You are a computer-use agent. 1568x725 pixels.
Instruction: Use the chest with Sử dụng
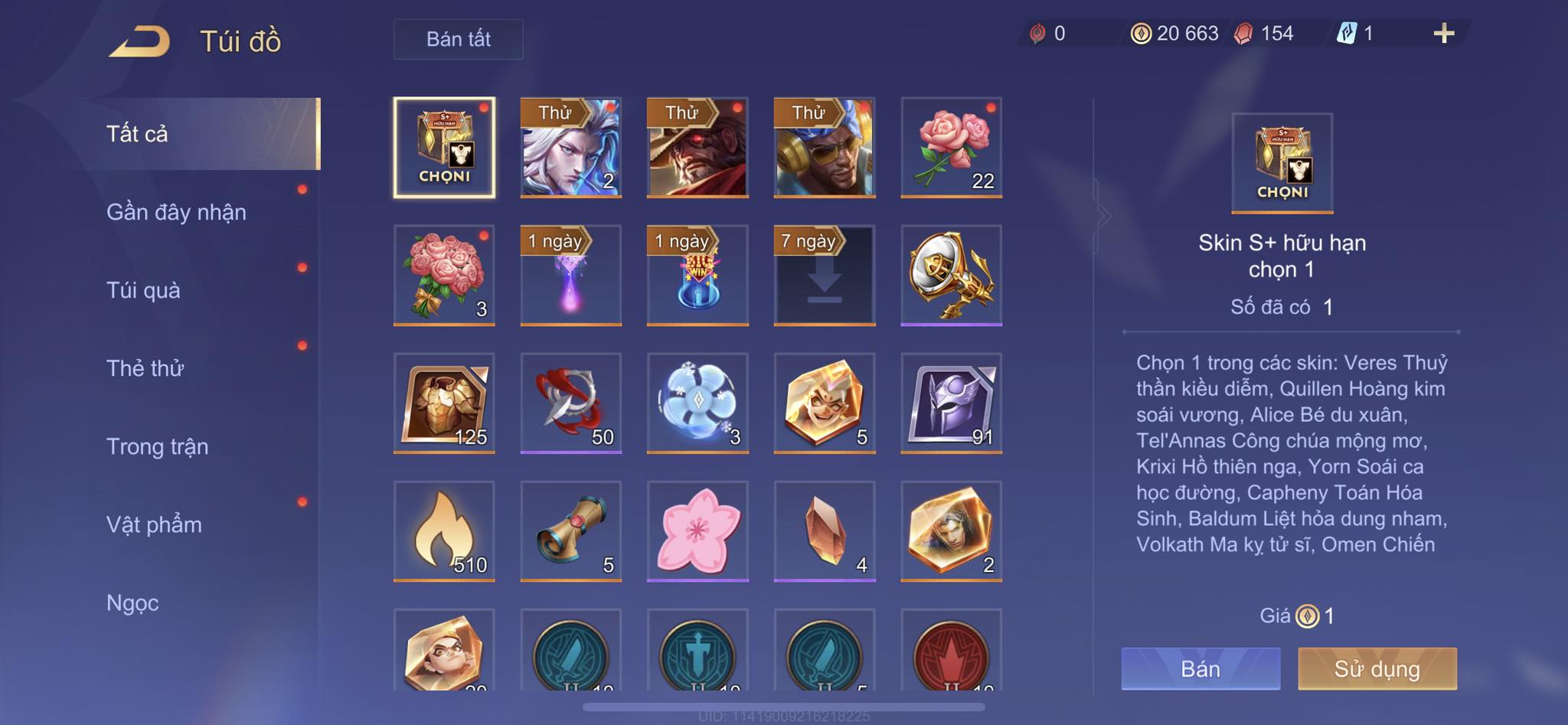coord(1377,668)
